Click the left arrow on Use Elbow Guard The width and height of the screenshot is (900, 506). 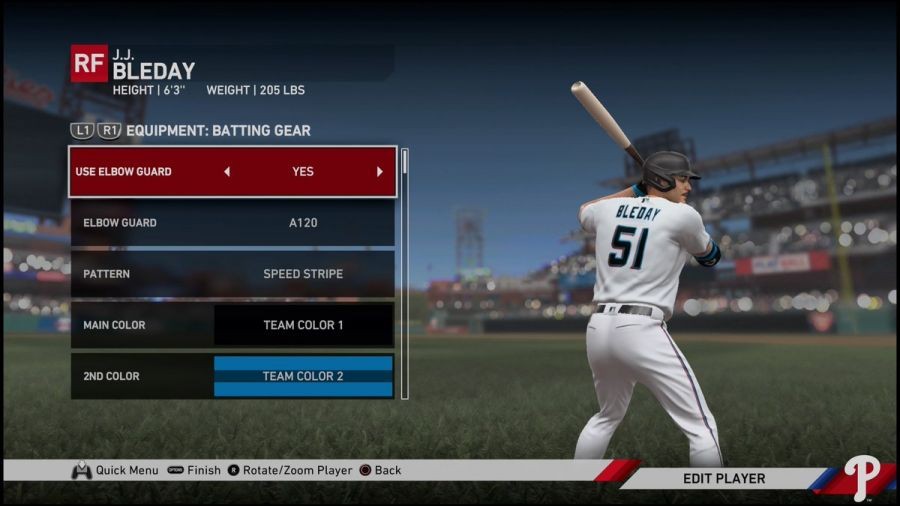pyautogui.click(x=227, y=172)
